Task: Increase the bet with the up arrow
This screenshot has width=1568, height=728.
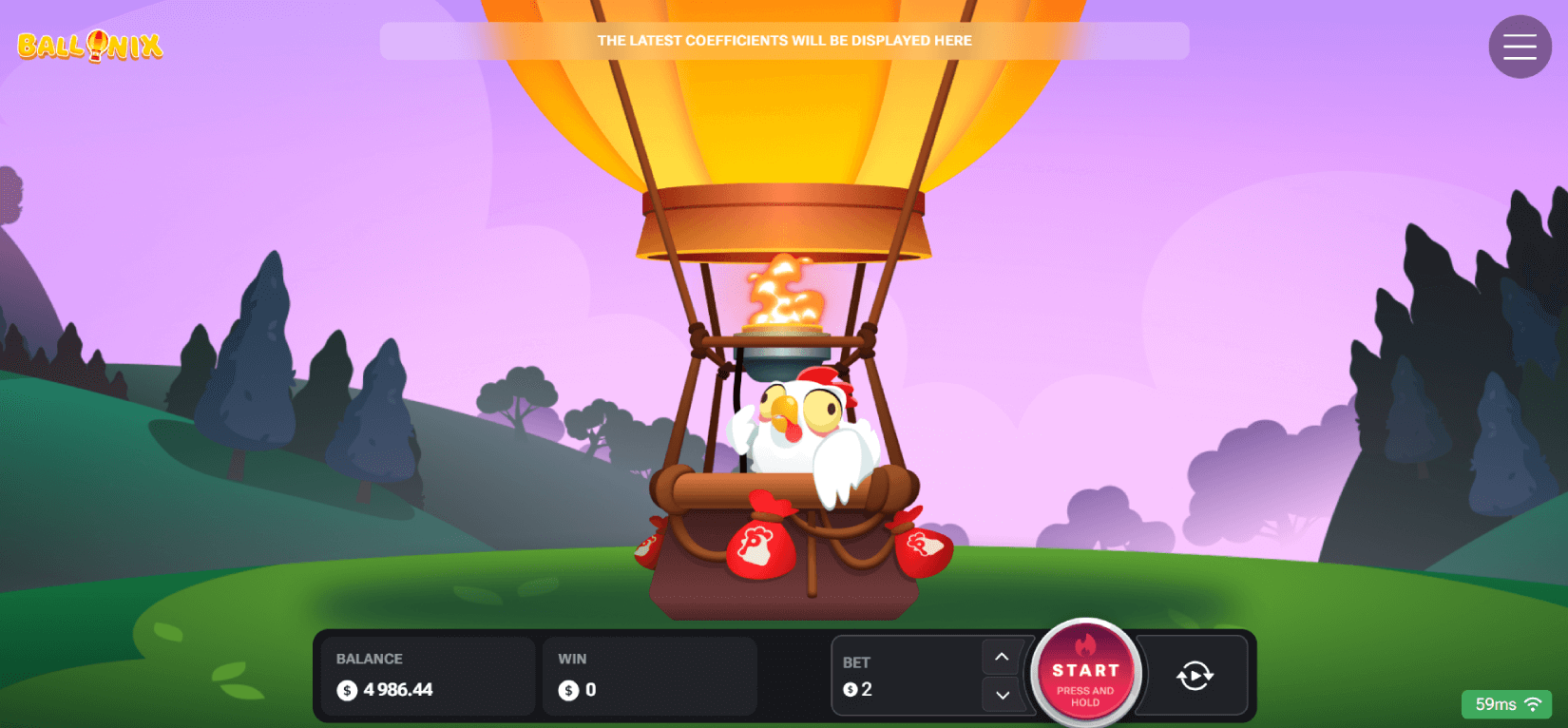Action: coord(1002,657)
